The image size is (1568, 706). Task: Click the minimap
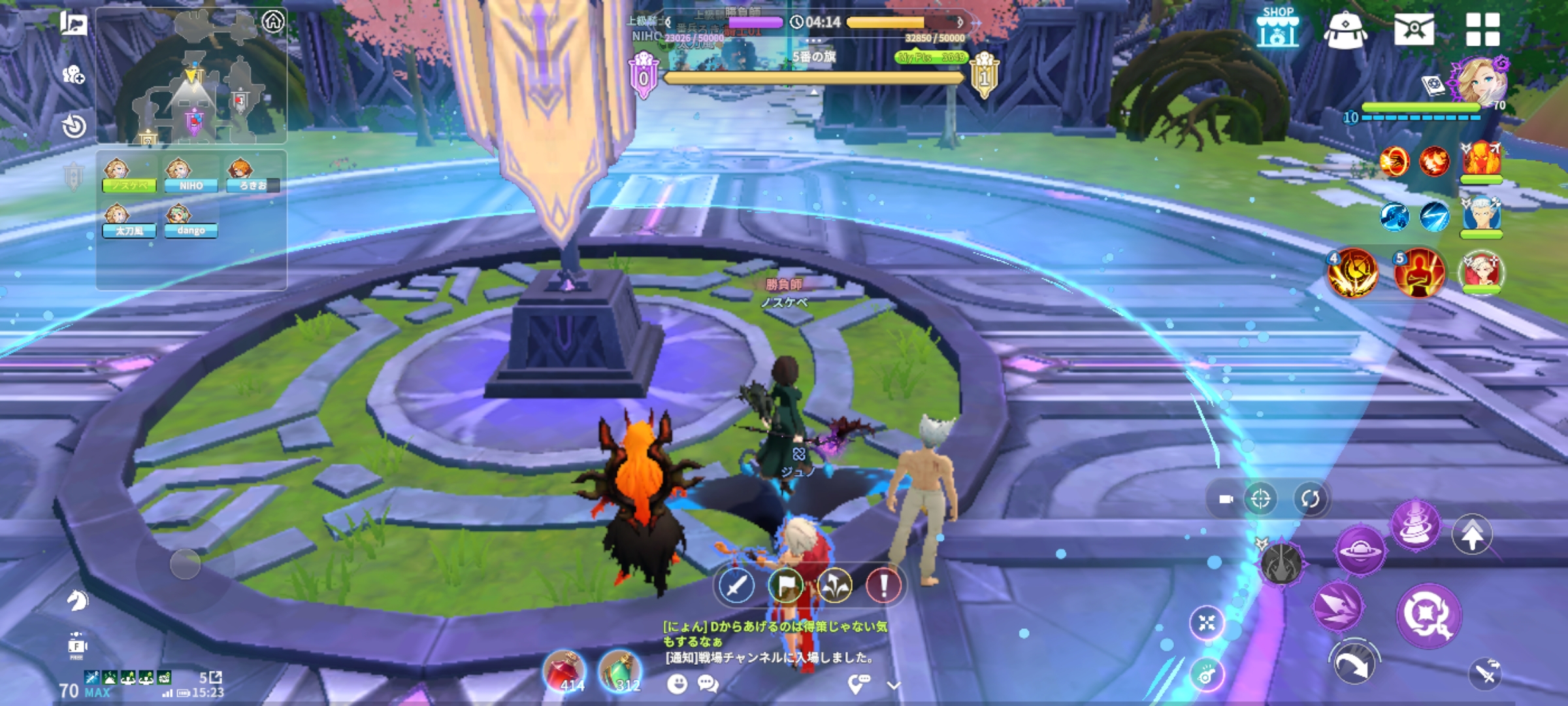[x=191, y=85]
